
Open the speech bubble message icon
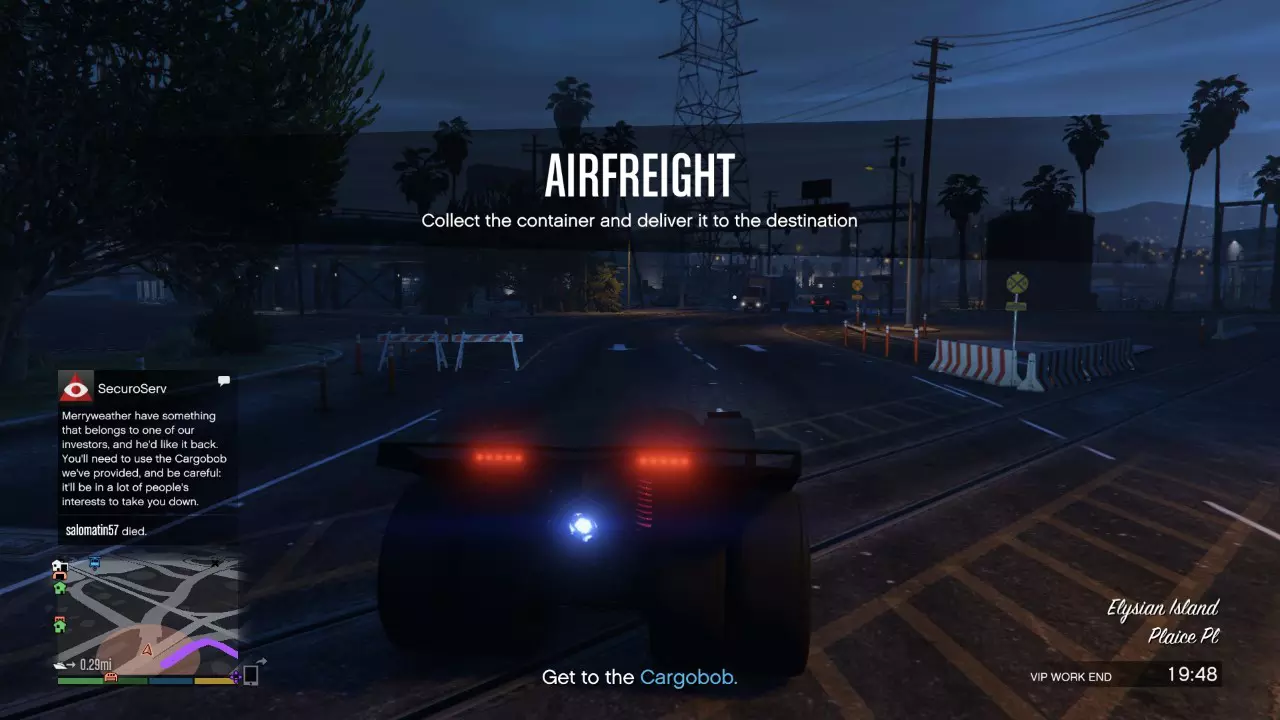click(223, 380)
